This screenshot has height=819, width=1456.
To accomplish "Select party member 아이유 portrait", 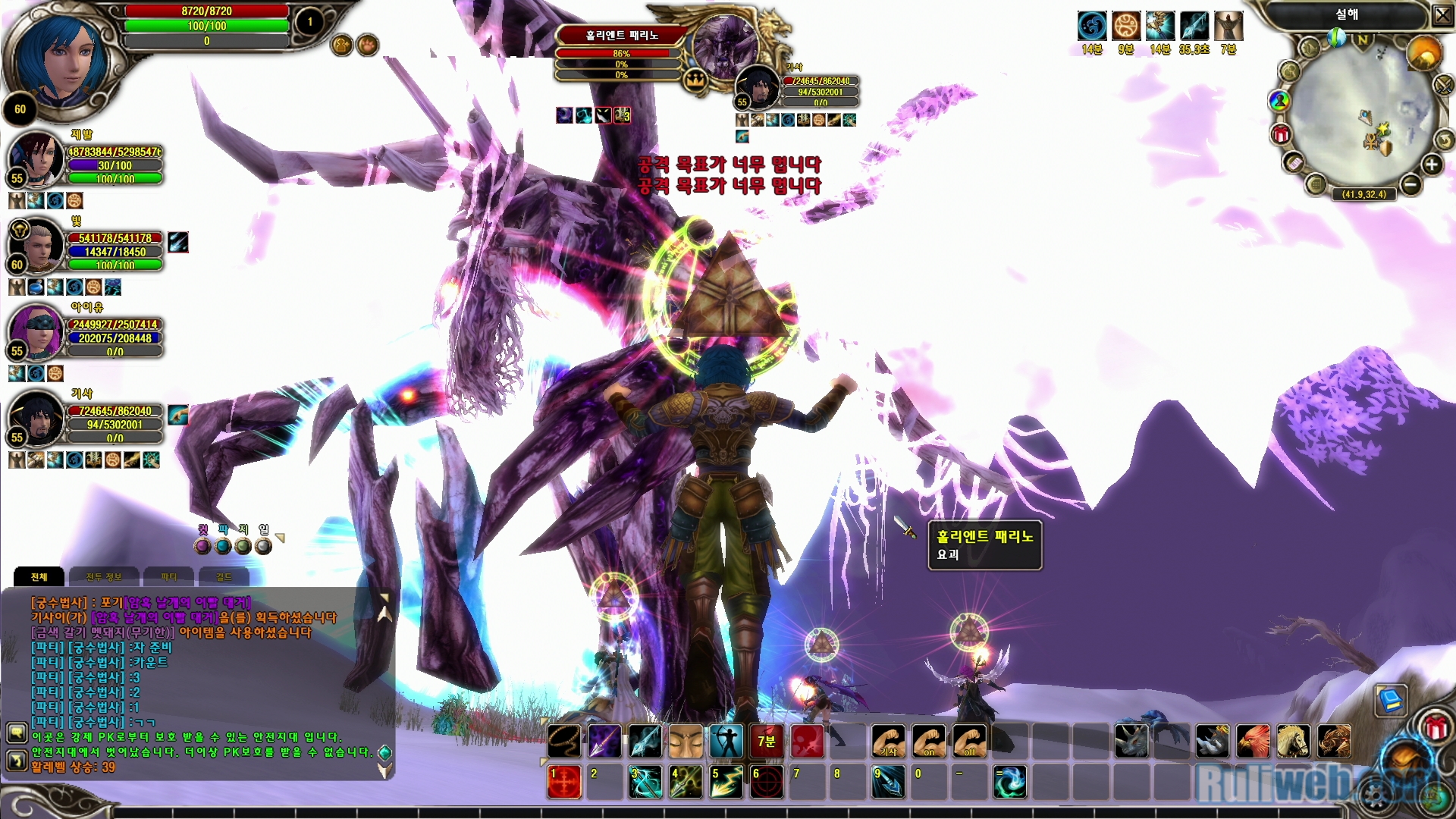I will pyautogui.click(x=36, y=332).
